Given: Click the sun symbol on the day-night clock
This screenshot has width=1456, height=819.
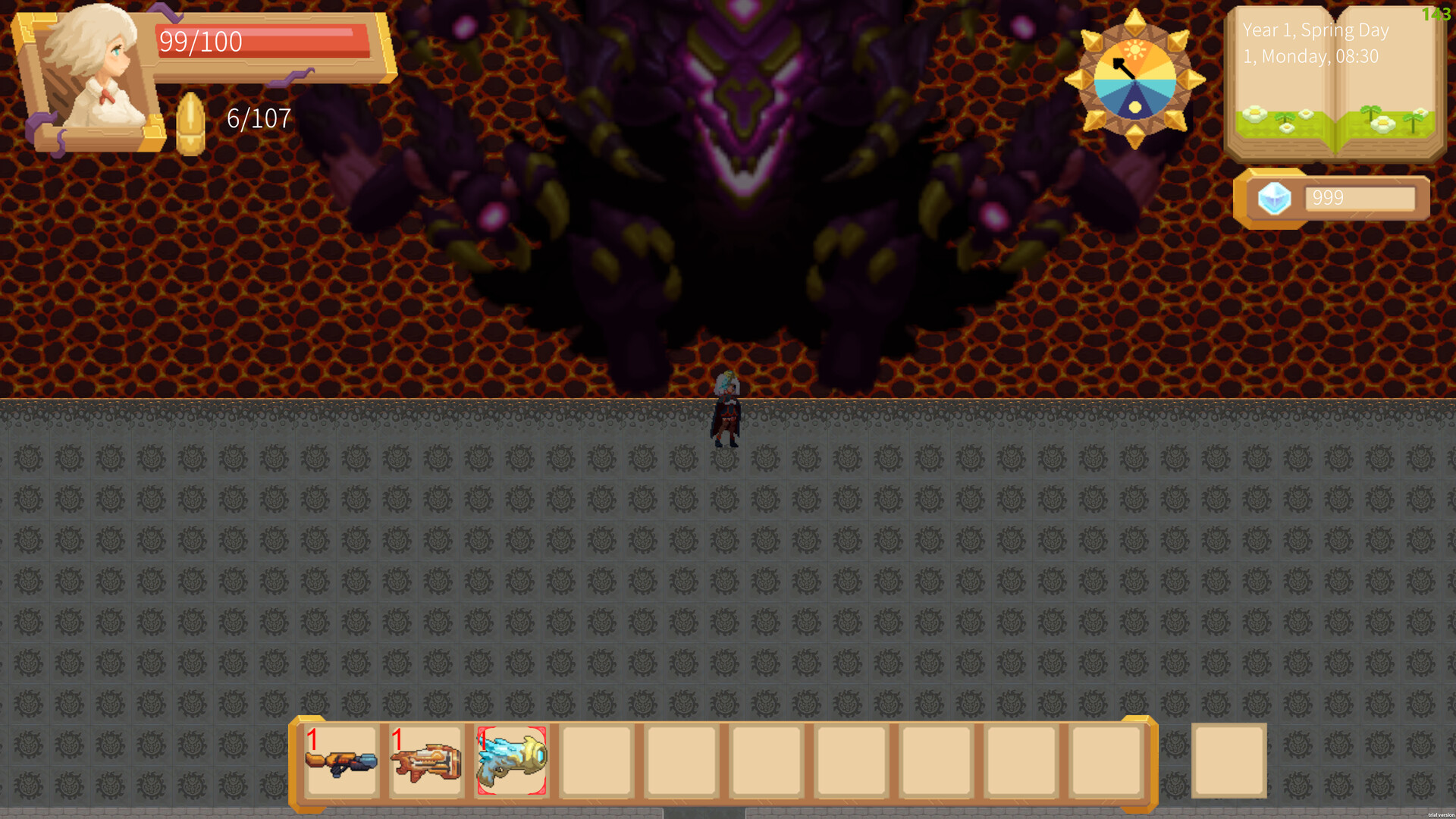Looking at the screenshot, I should [x=1136, y=48].
